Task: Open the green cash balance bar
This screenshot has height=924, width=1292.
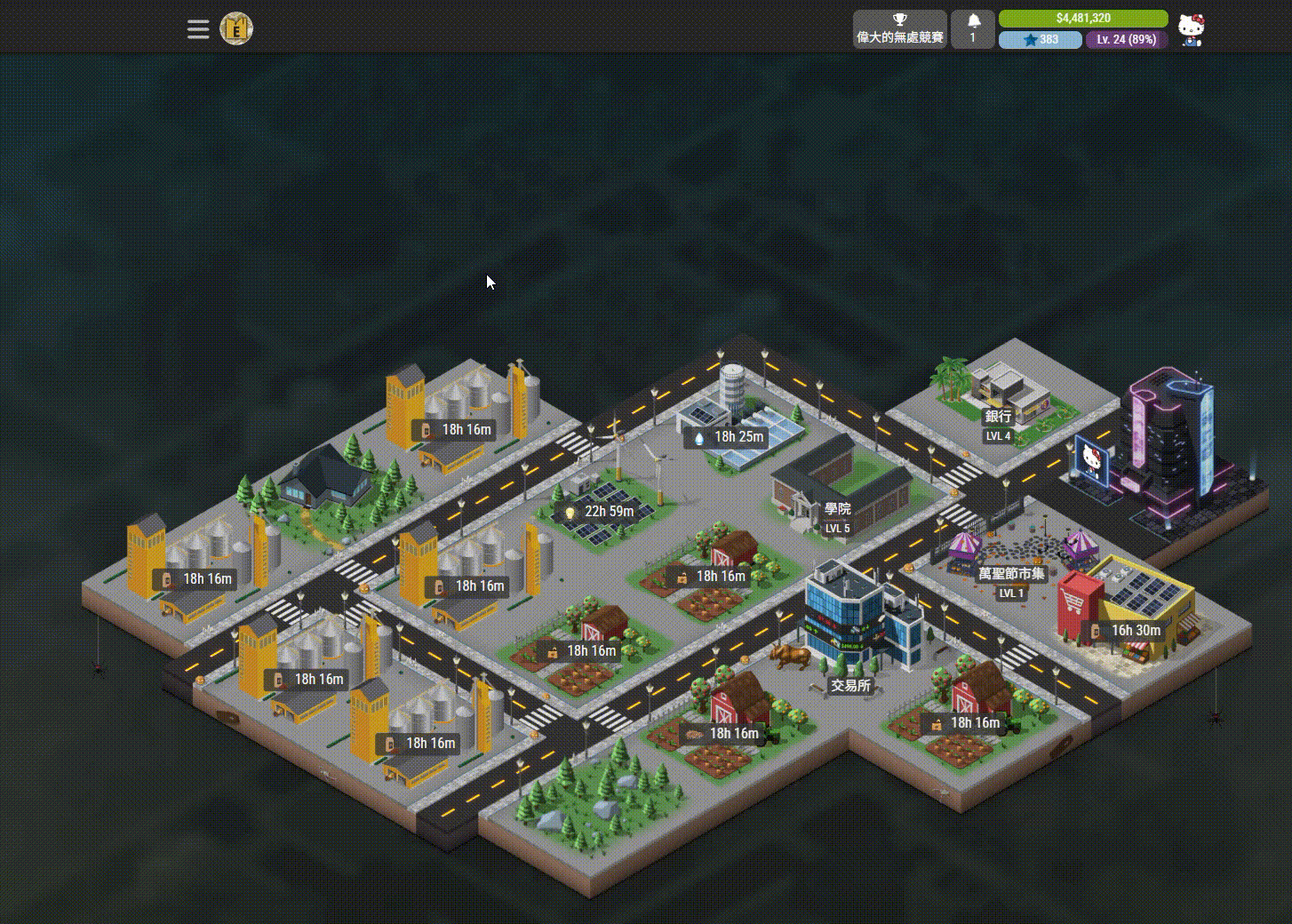Action: click(1082, 19)
